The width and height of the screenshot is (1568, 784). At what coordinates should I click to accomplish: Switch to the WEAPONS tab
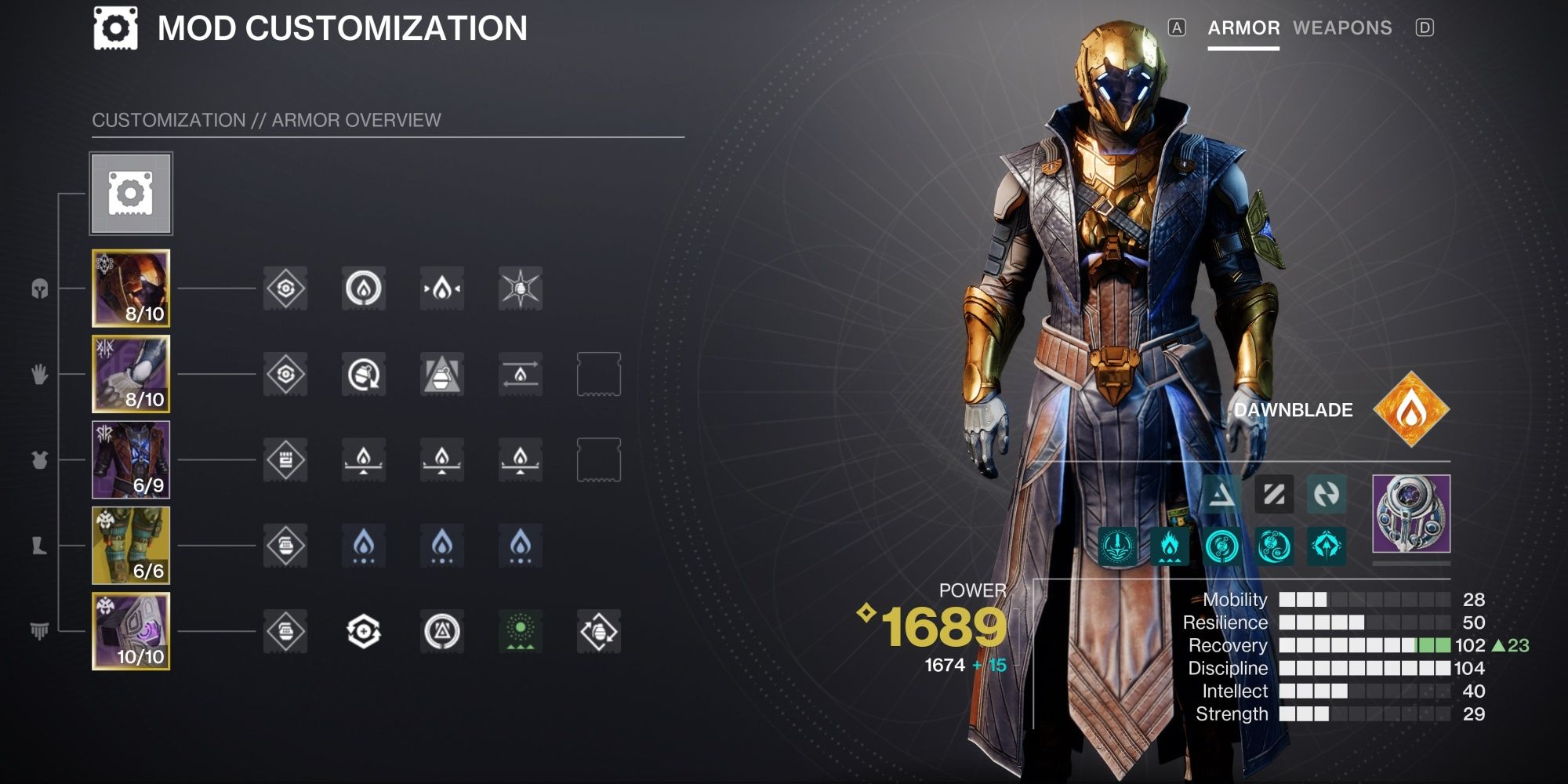tap(1343, 27)
